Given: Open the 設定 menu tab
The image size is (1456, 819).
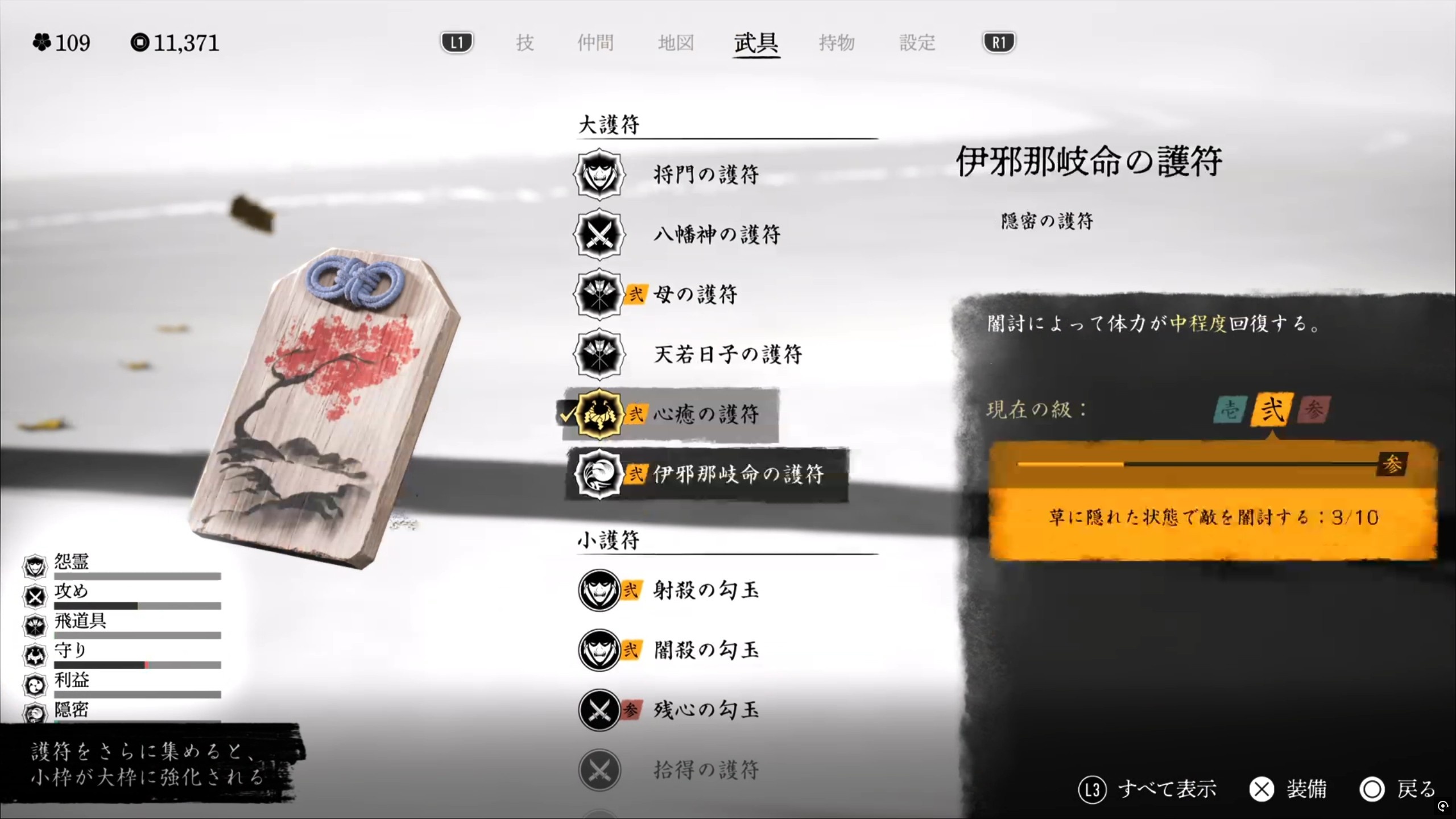Looking at the screenshot, I should point(917,43).
